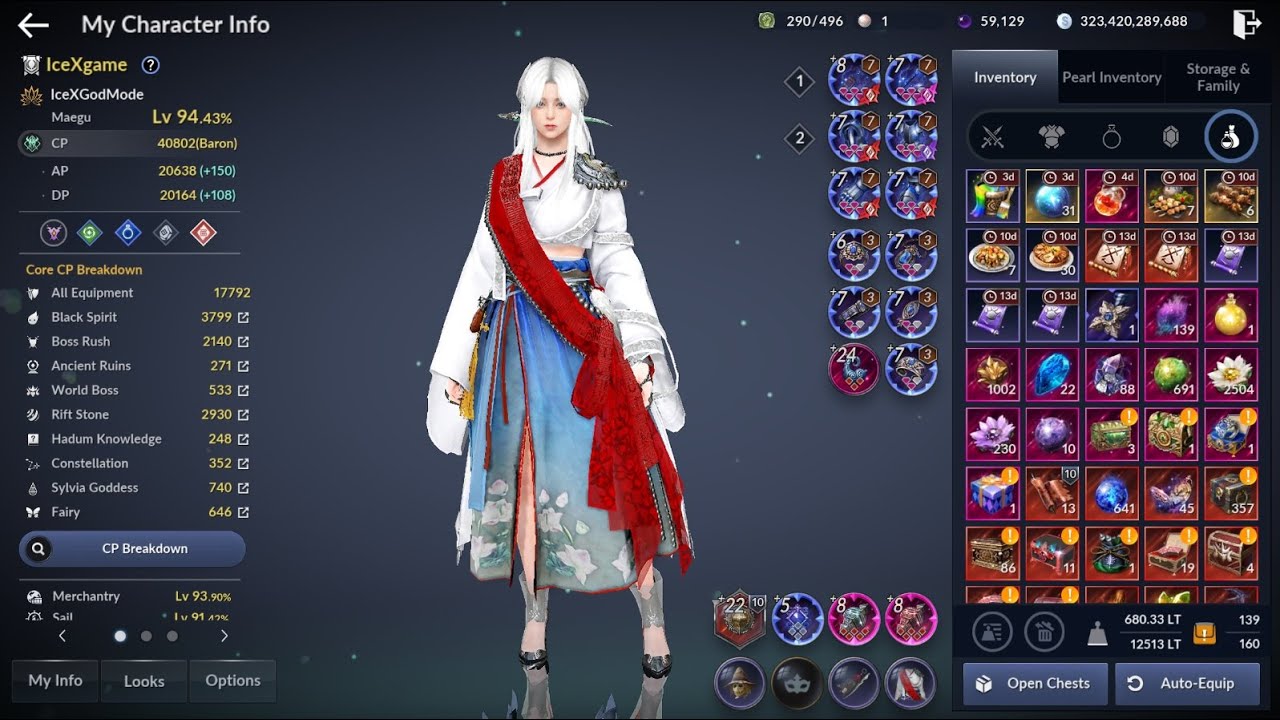Open the help icon beside IceXgame
This screenshot has width=1280, height=720.
(150, 65)
